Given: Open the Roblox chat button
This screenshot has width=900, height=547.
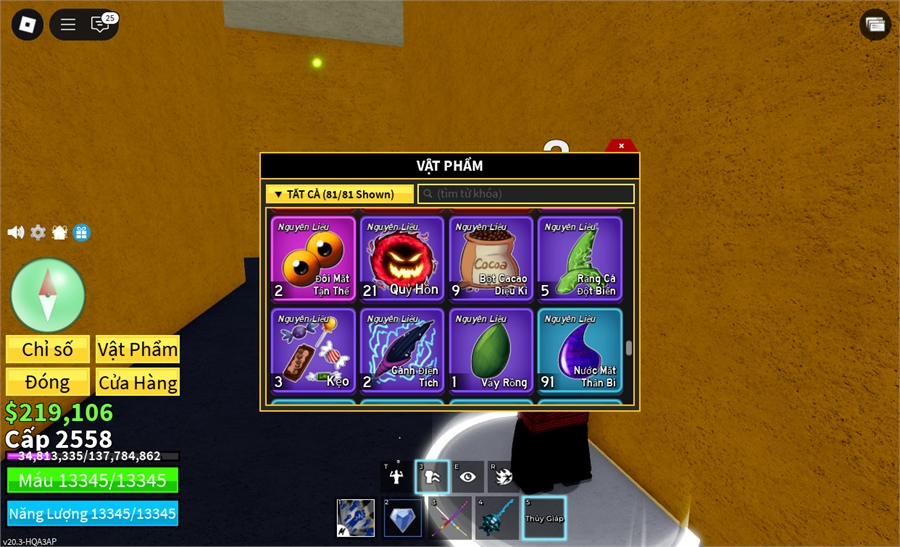Looking at the screenshot, I should click(x=101, y=24).
